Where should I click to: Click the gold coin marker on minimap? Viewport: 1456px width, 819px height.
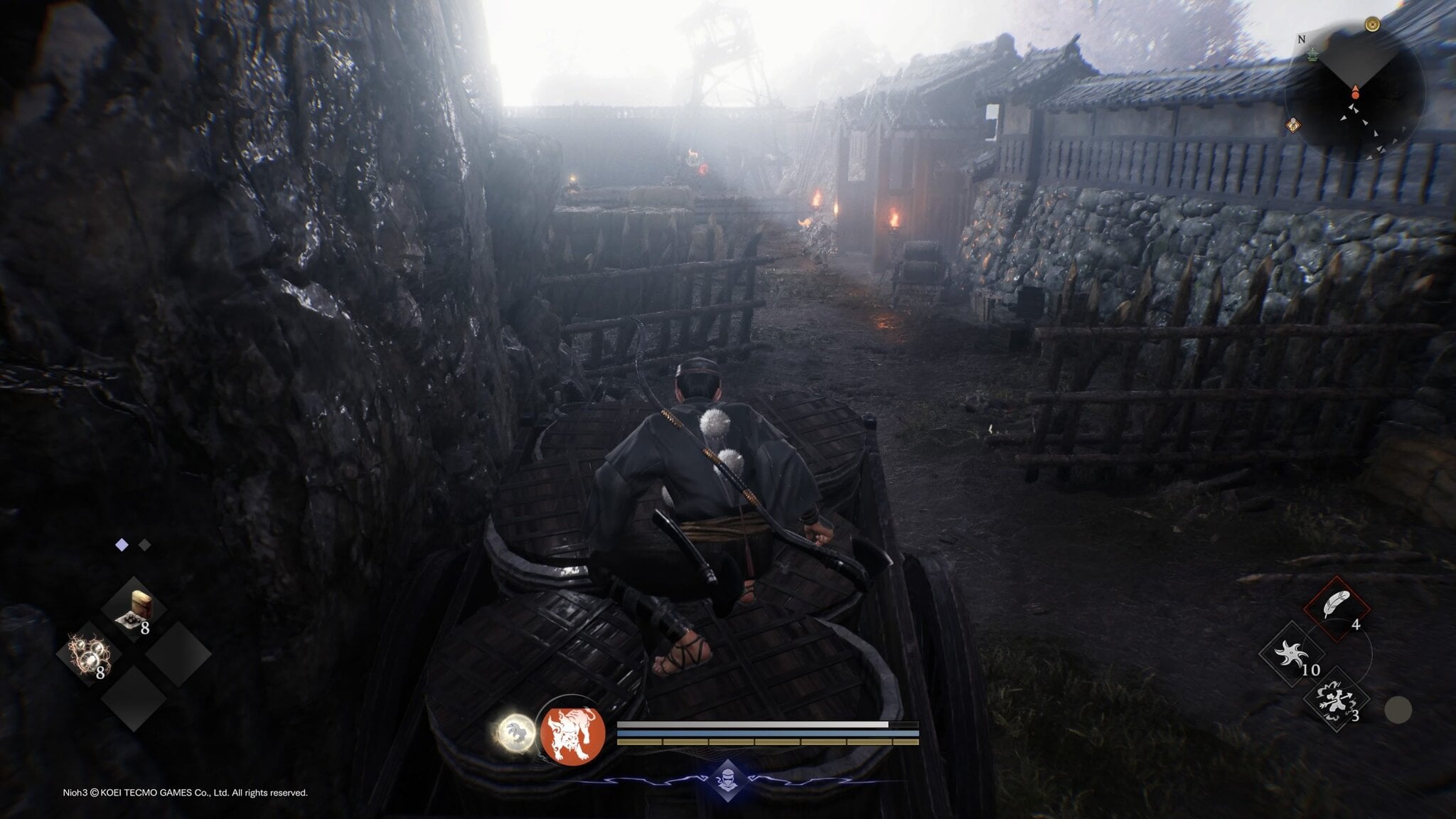point(1372,25)
